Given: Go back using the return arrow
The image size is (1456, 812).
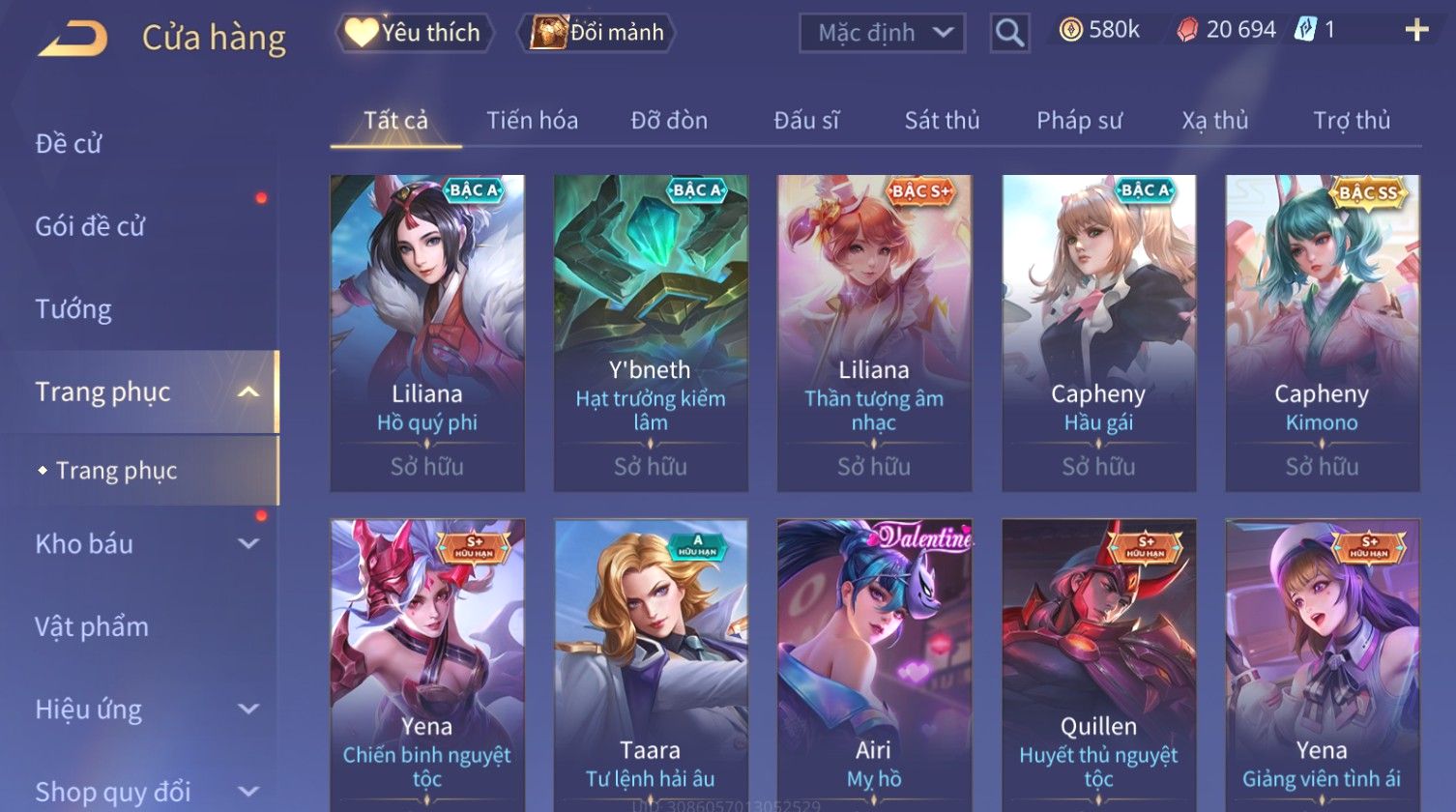Looking at the screenshot, I should coord(73,39).
